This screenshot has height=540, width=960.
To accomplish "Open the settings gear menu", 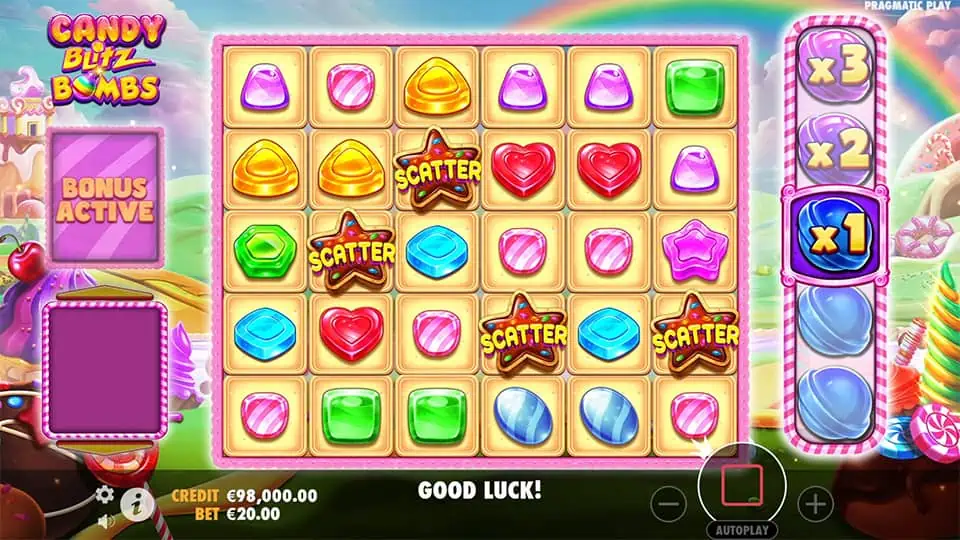I will pyautogui.click(x=105, y=494).
